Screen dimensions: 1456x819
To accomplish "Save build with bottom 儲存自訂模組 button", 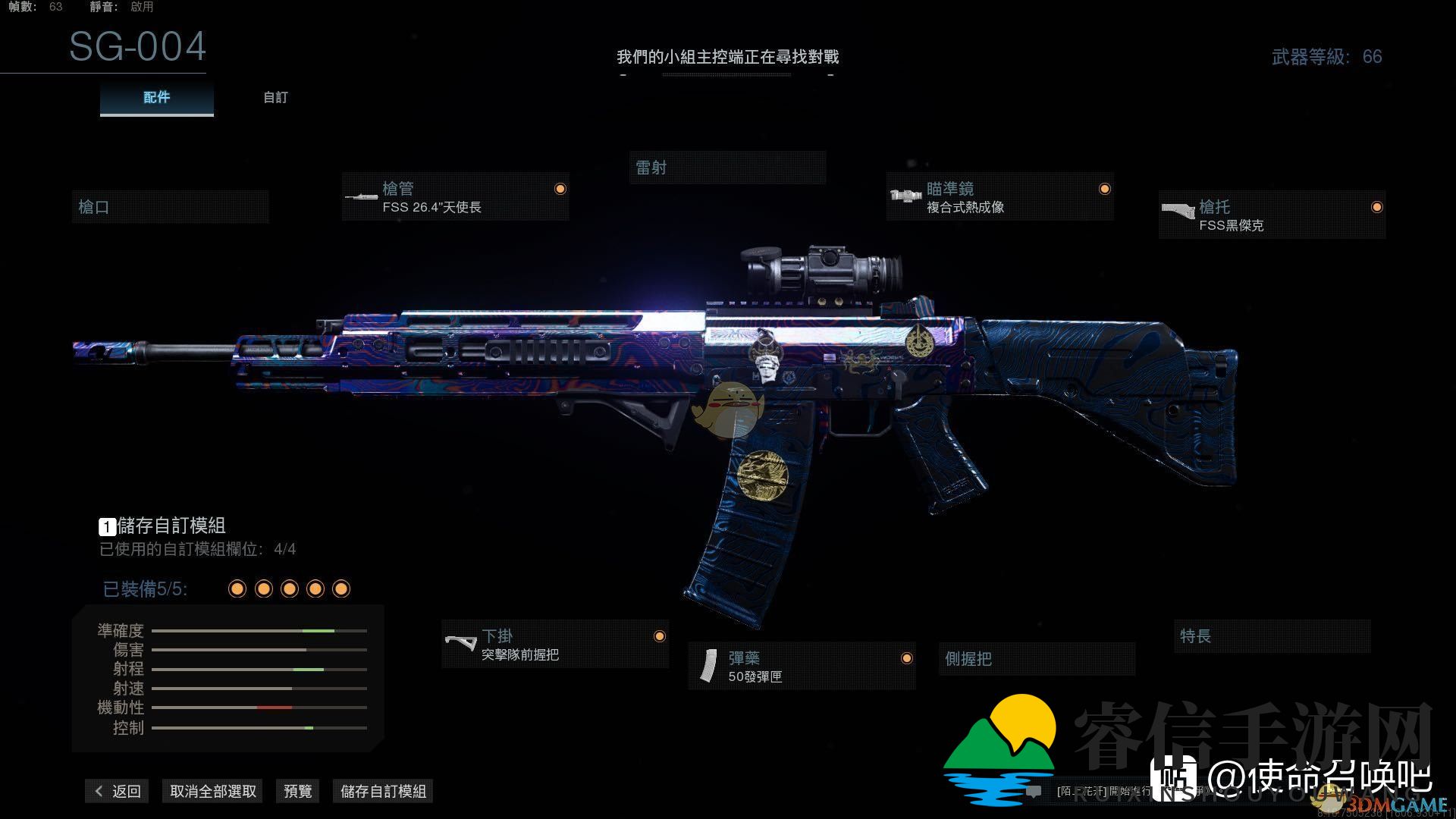I will click(x=383, y=791).
